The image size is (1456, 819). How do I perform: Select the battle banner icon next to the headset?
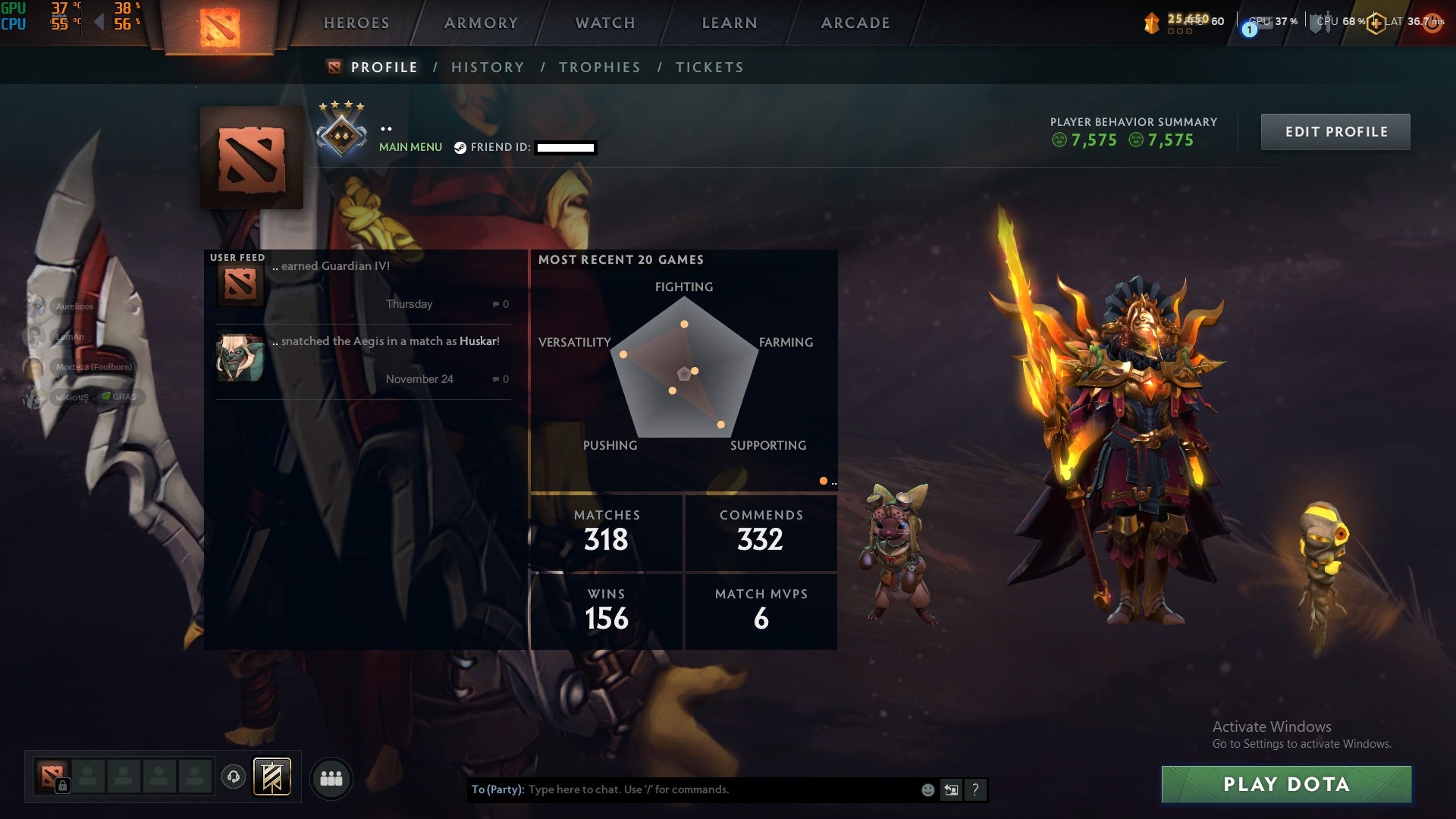pos(273,778)
